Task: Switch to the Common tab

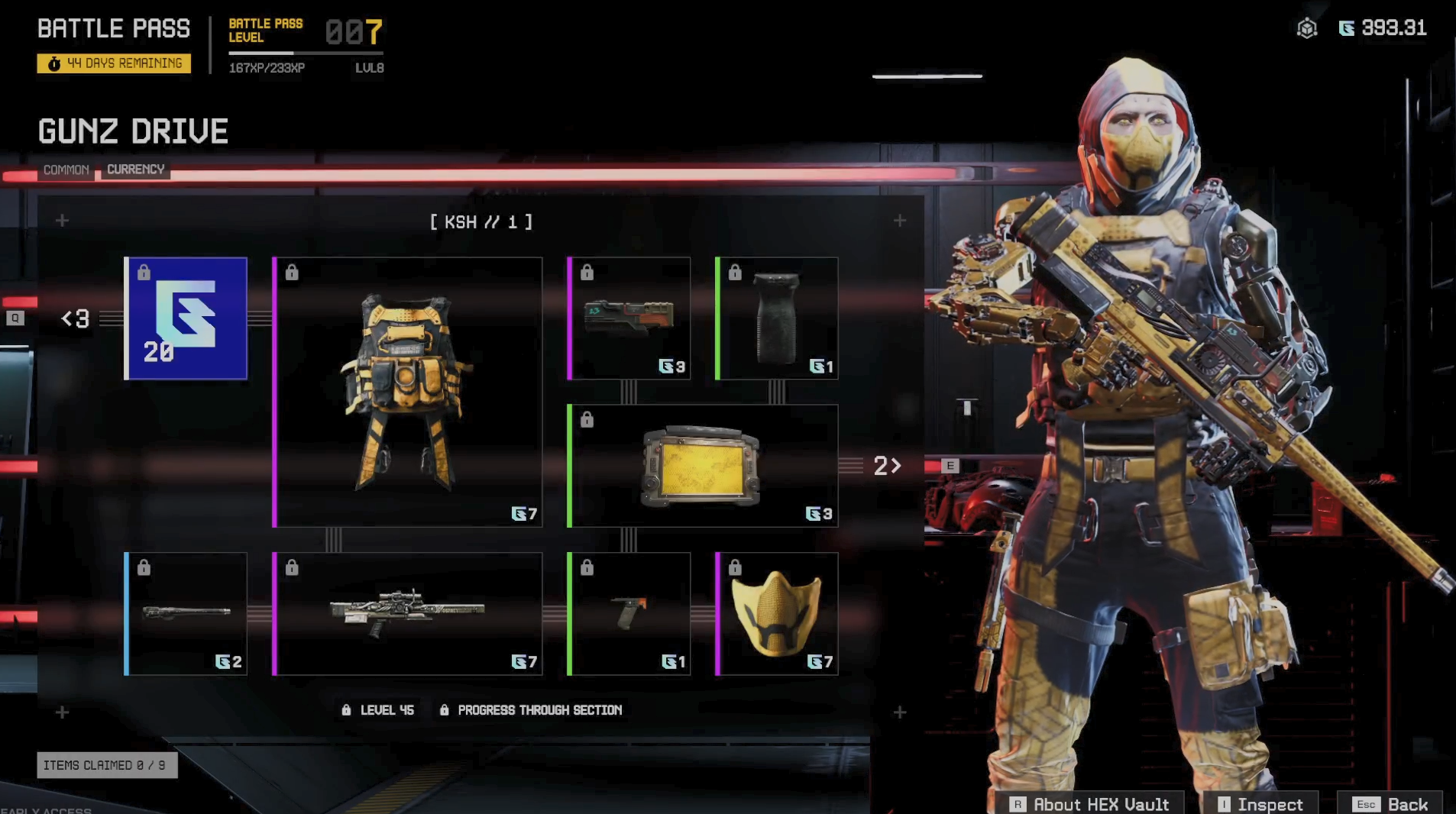Action: 66,170
